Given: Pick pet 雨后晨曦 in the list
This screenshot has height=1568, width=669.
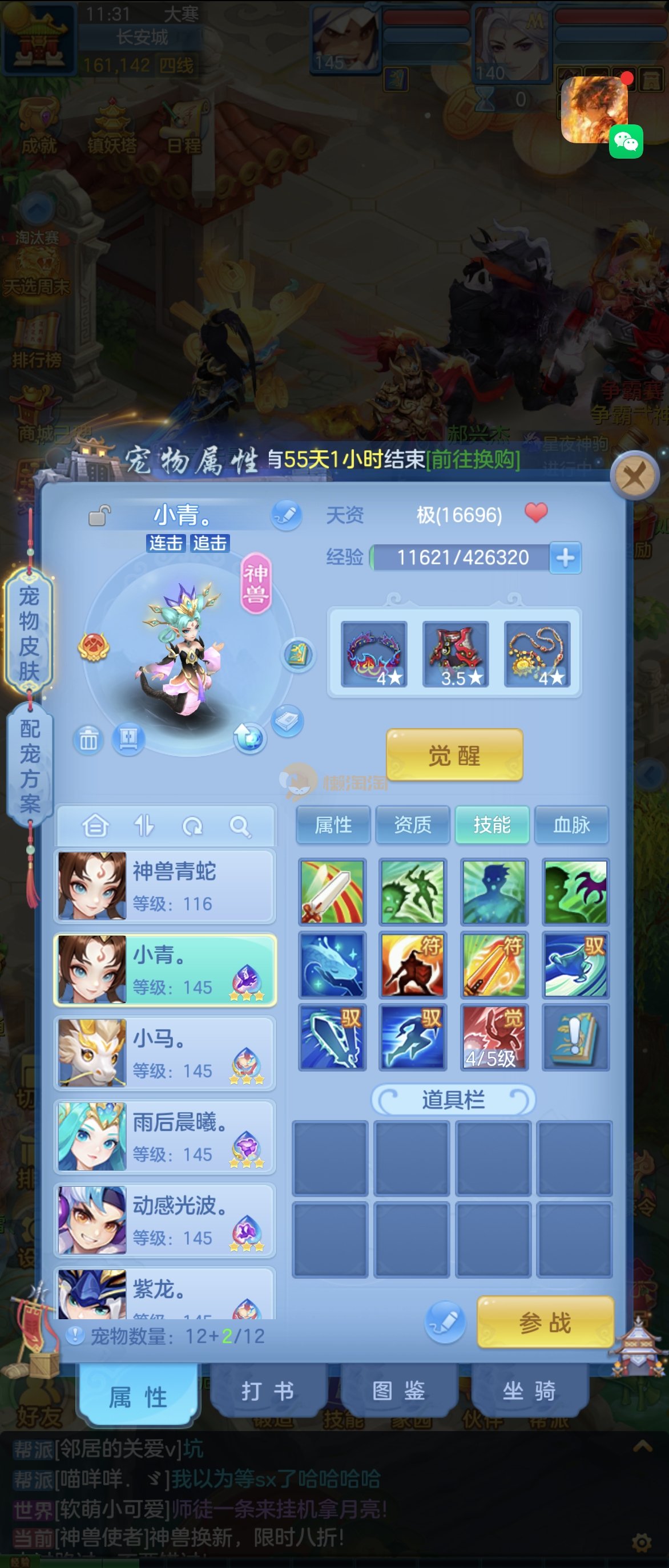Looking at the screenshot, I should click(165, 1137).
